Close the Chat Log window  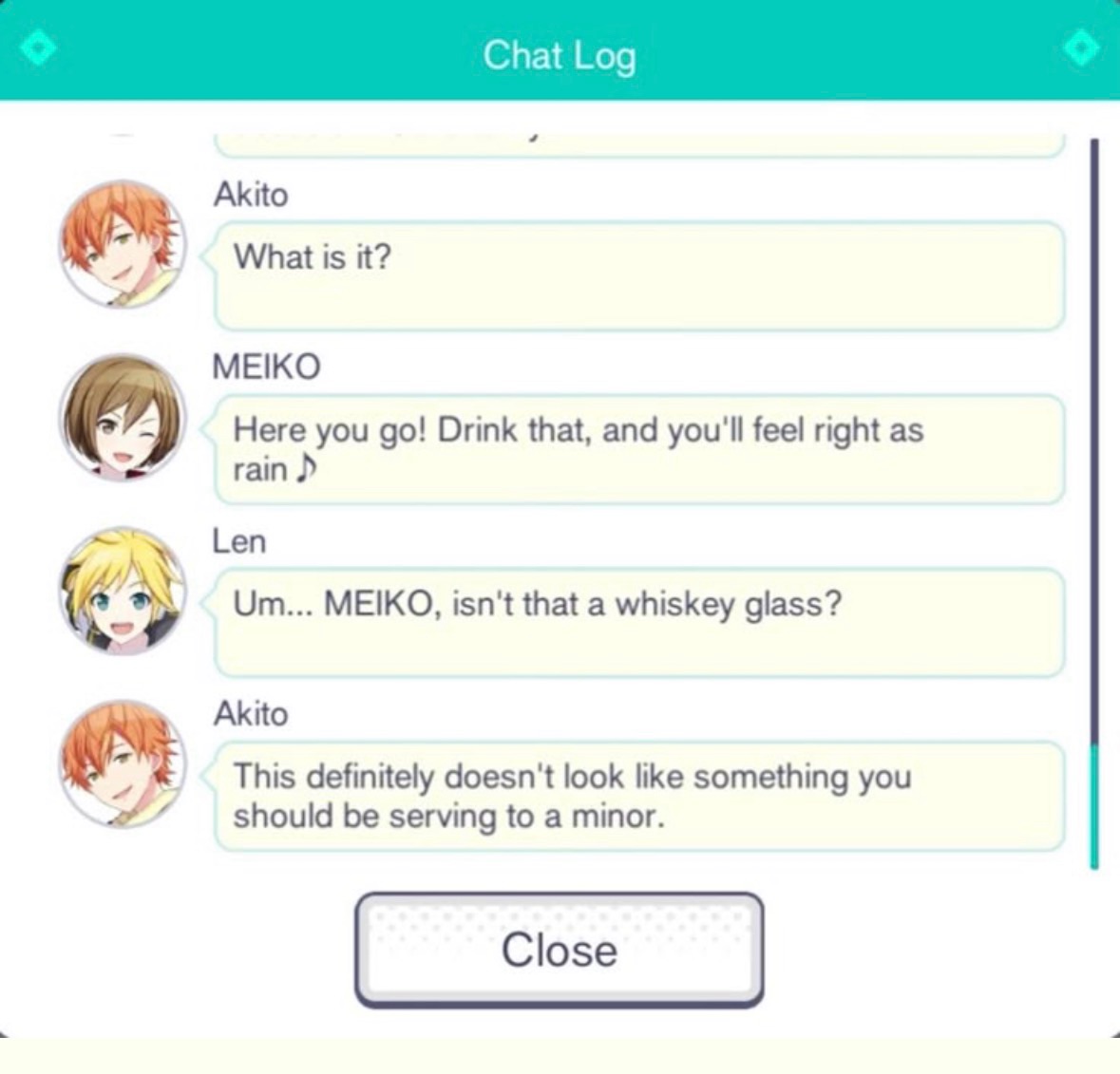559,949
